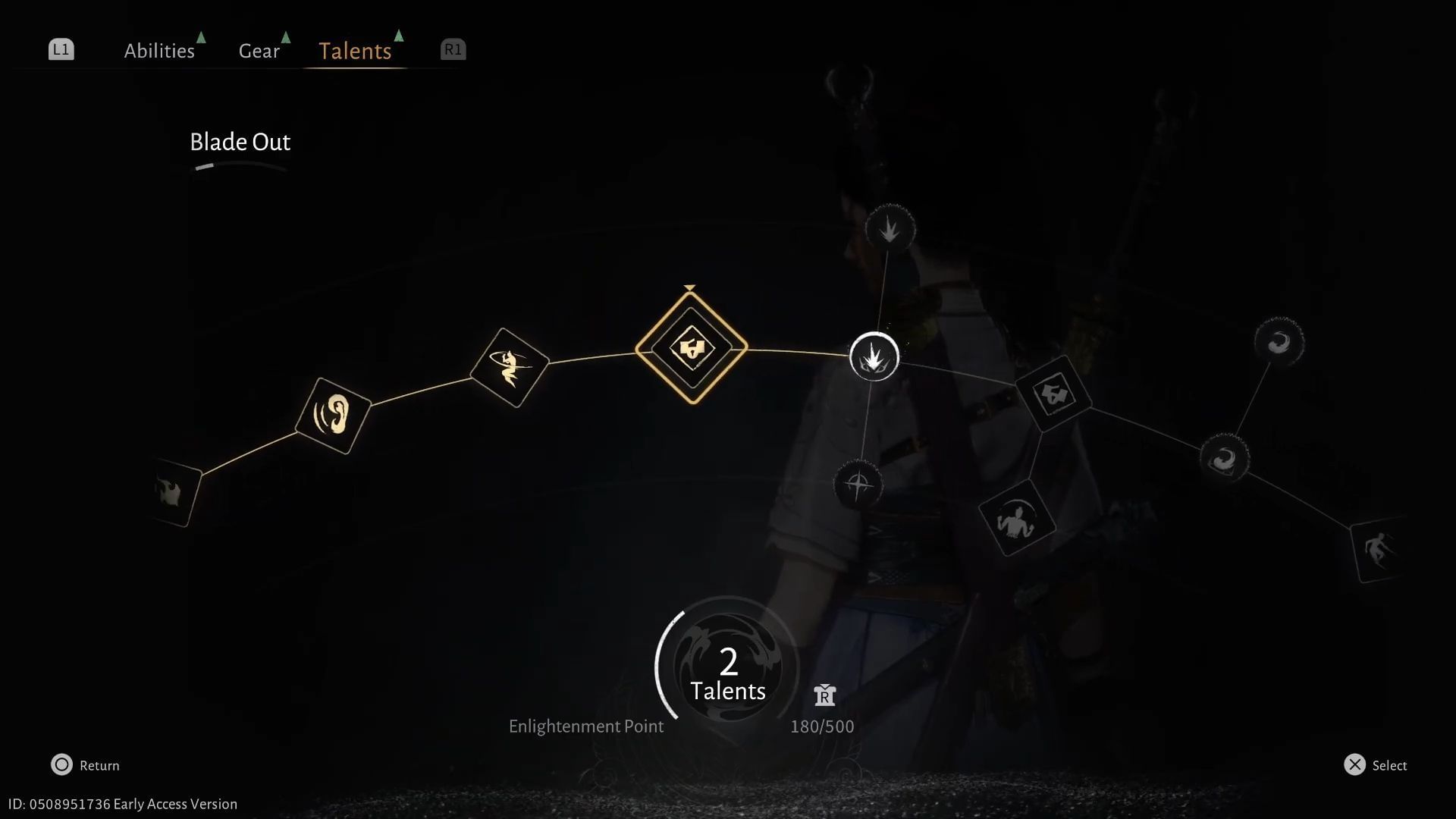This screenshot has height=819, width=1456.
Task: Open the compass star talent node
Action: (857, 485)
